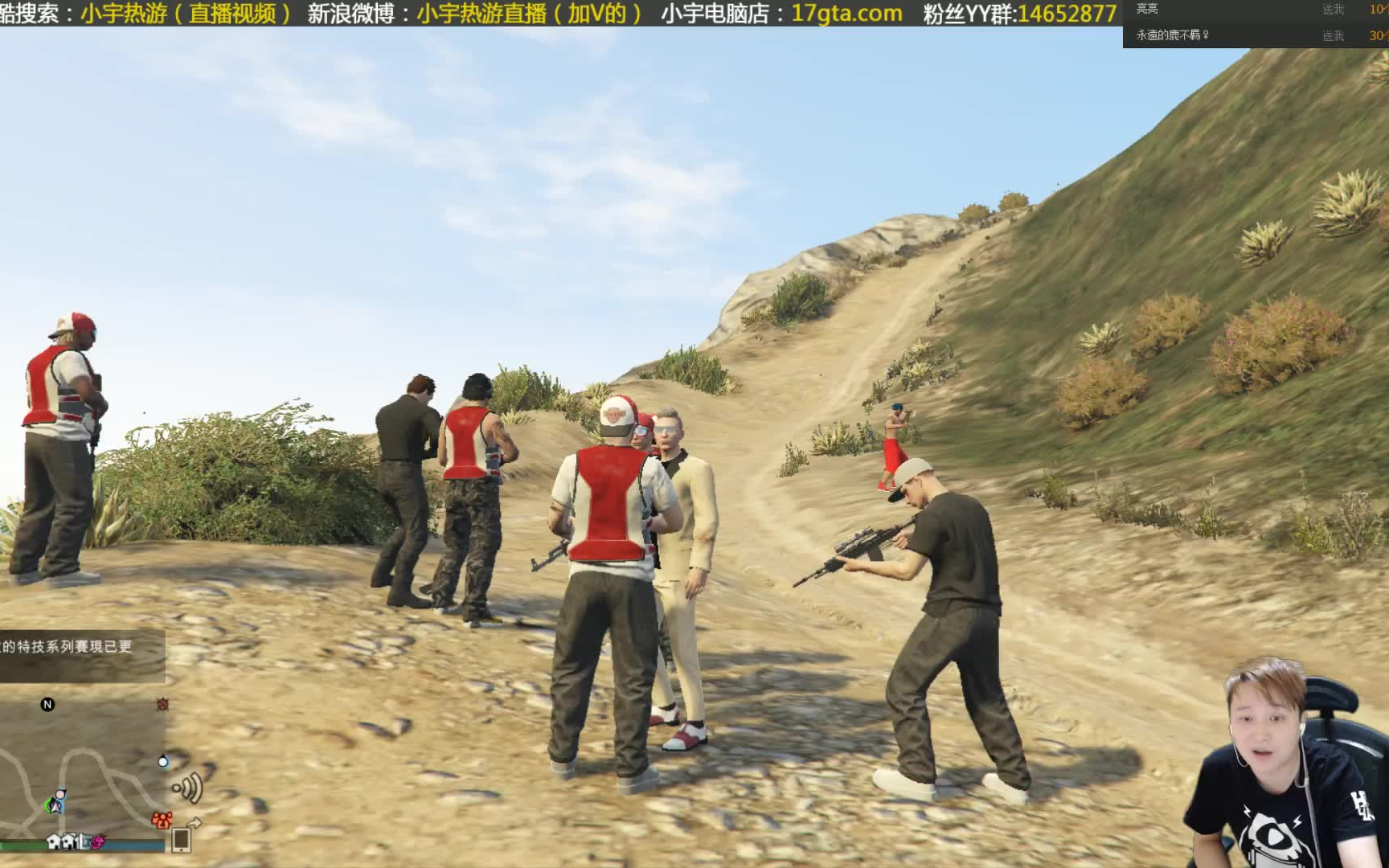1389x868 pixels.
Task: Select the fan entry 亮亮 in the overlay
Action: click(1147, 9)
